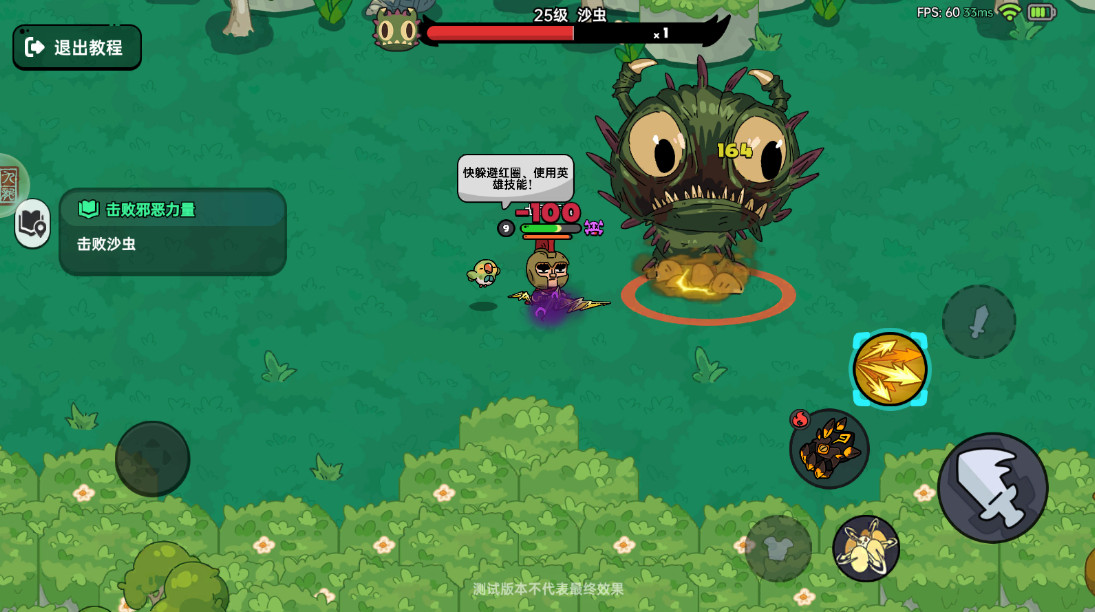Screen dimensions: 1095x612
Task: Tap the quest book with map pin icon
Action: click(x=33, y=223)
